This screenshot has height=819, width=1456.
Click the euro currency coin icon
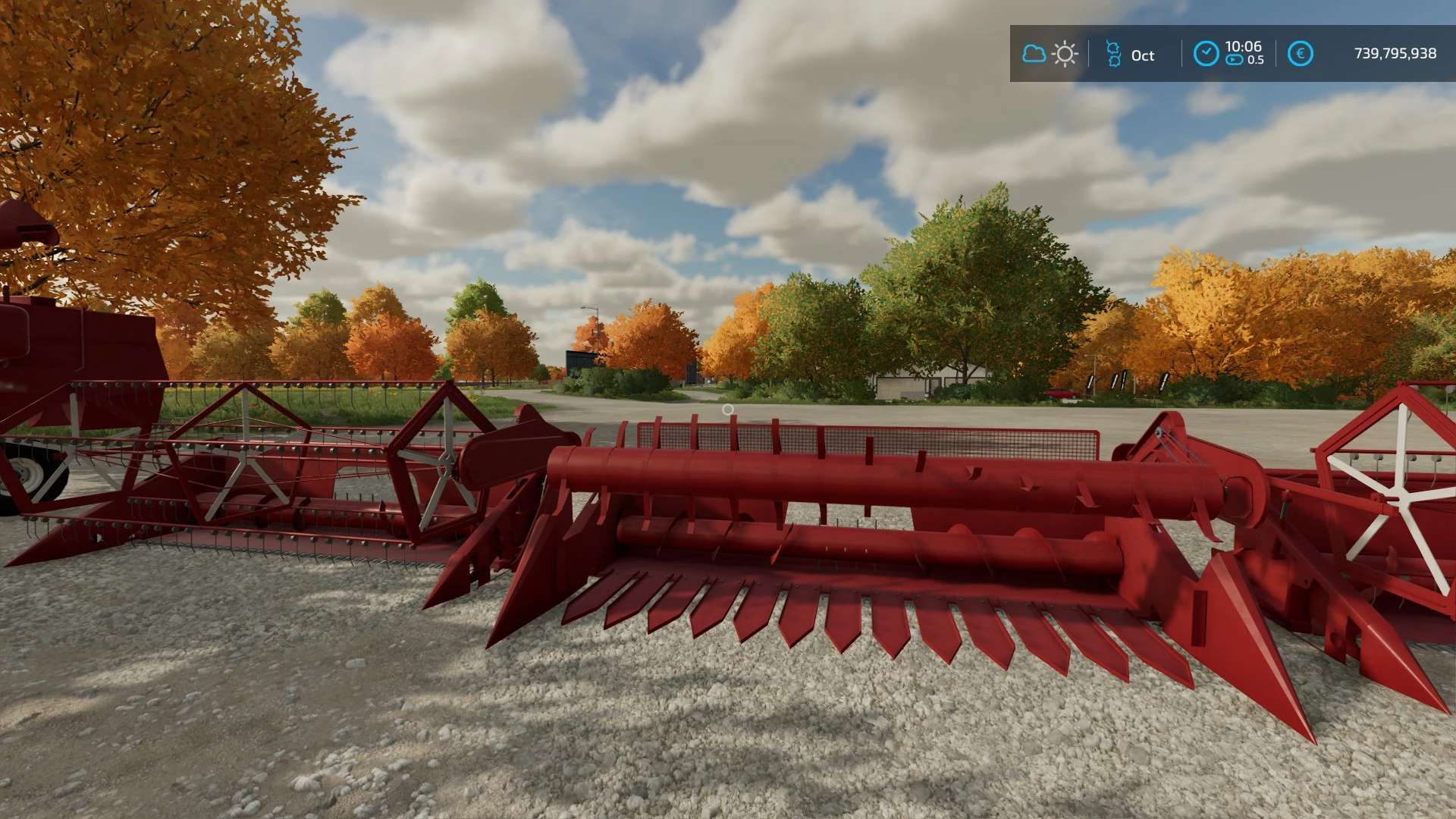1301,53
